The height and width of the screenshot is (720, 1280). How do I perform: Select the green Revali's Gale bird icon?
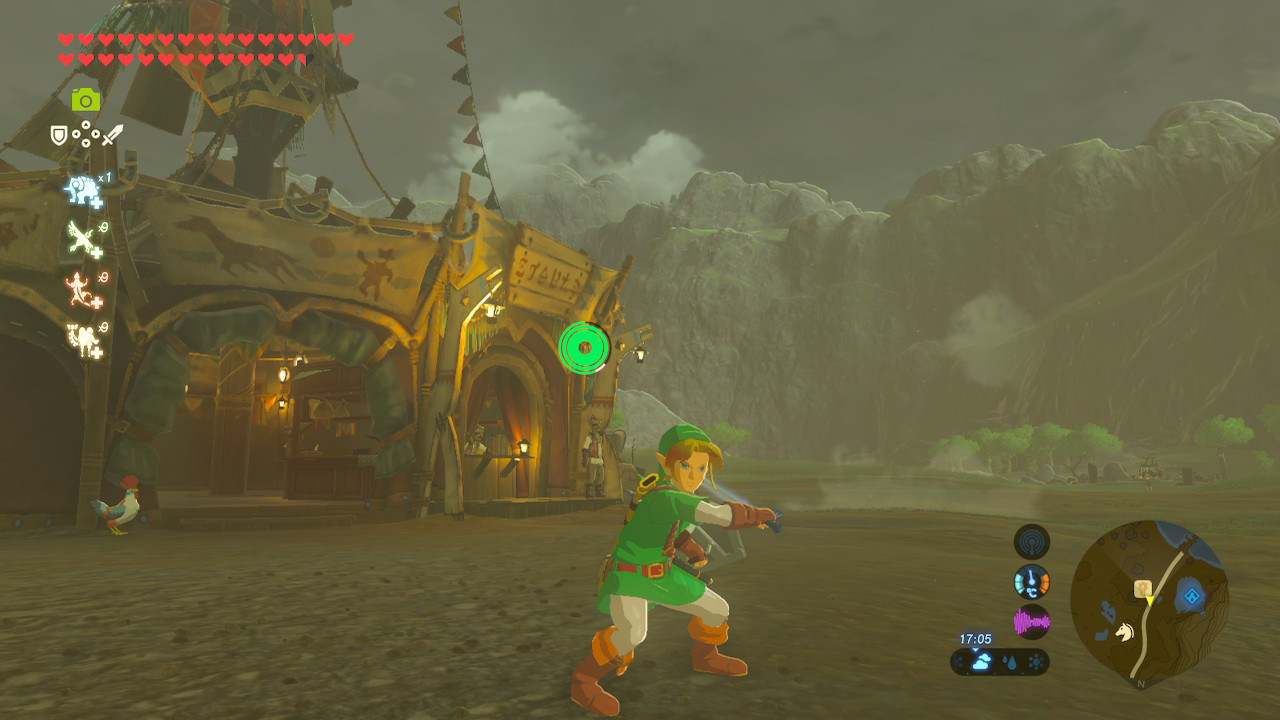82,236
